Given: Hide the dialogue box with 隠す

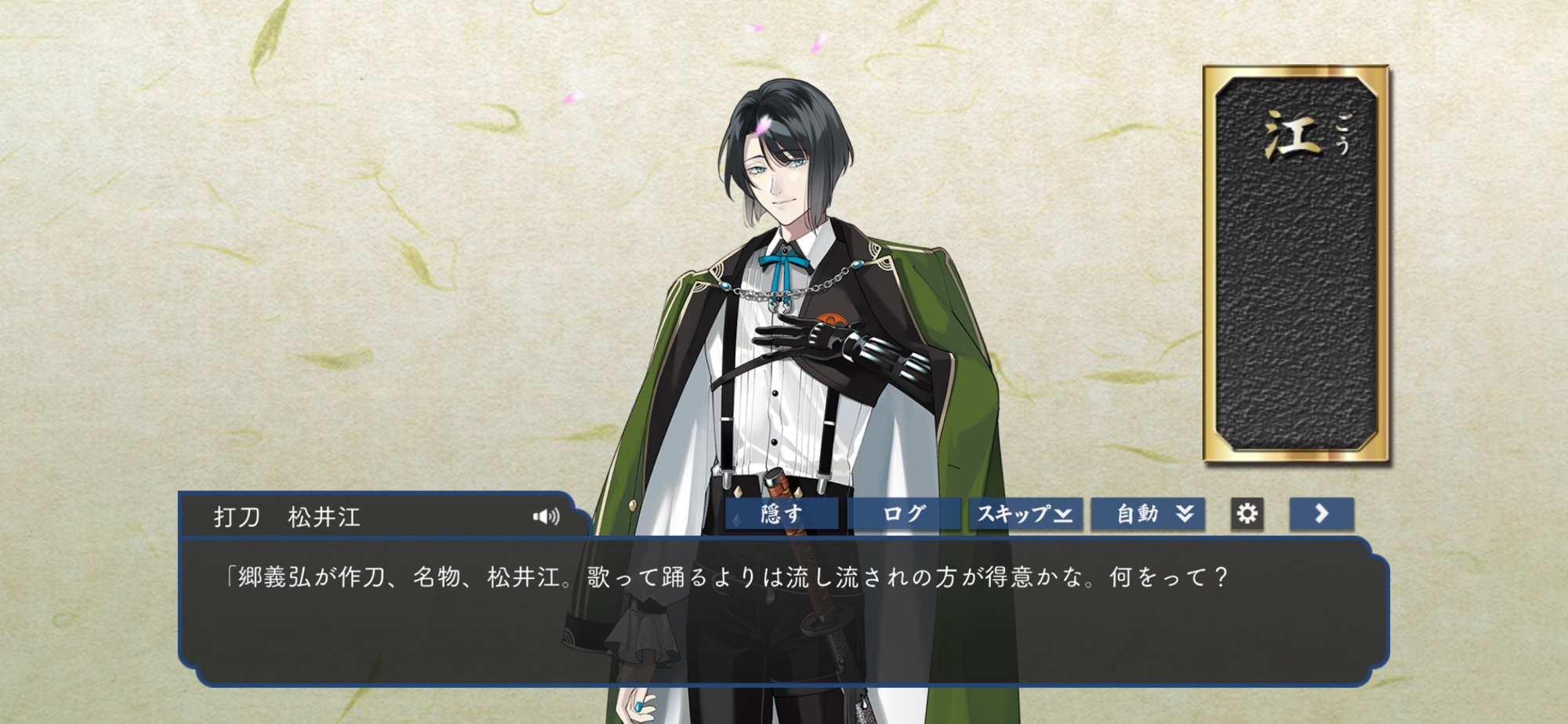Looking at the screenshot, I should 782,515.
